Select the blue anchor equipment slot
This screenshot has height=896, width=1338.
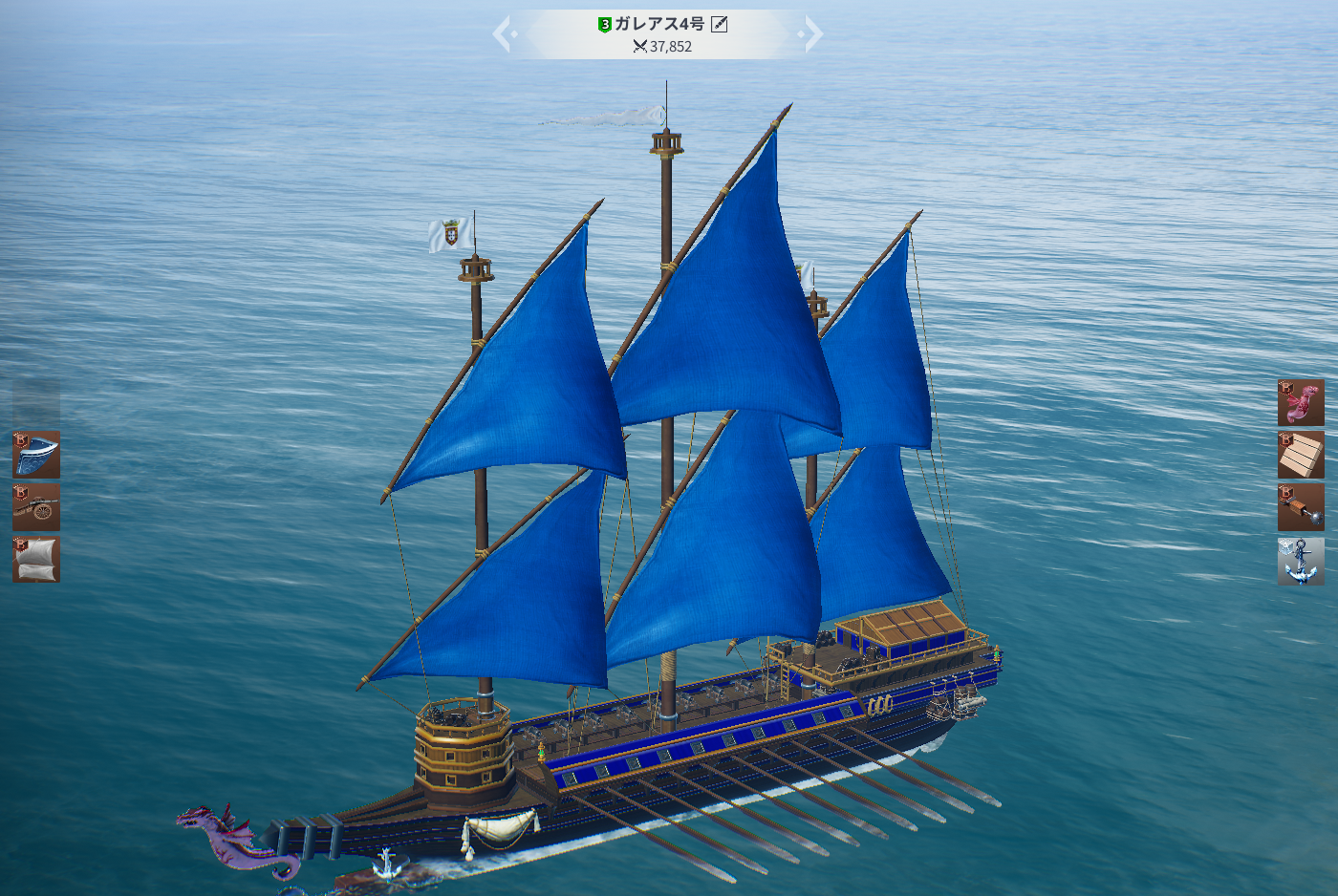(1301, 561)
